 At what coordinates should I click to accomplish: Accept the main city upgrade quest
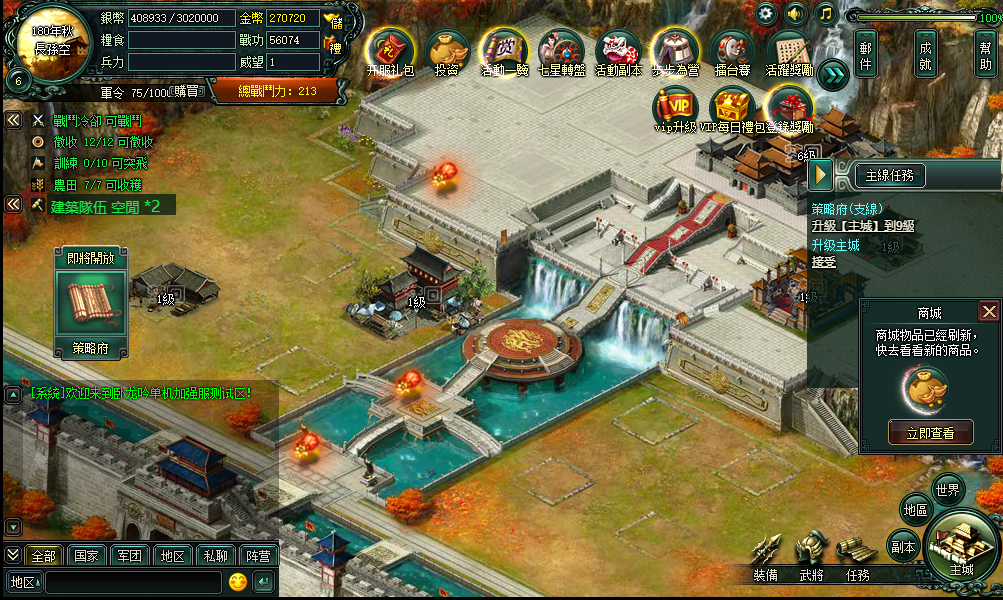823,262
